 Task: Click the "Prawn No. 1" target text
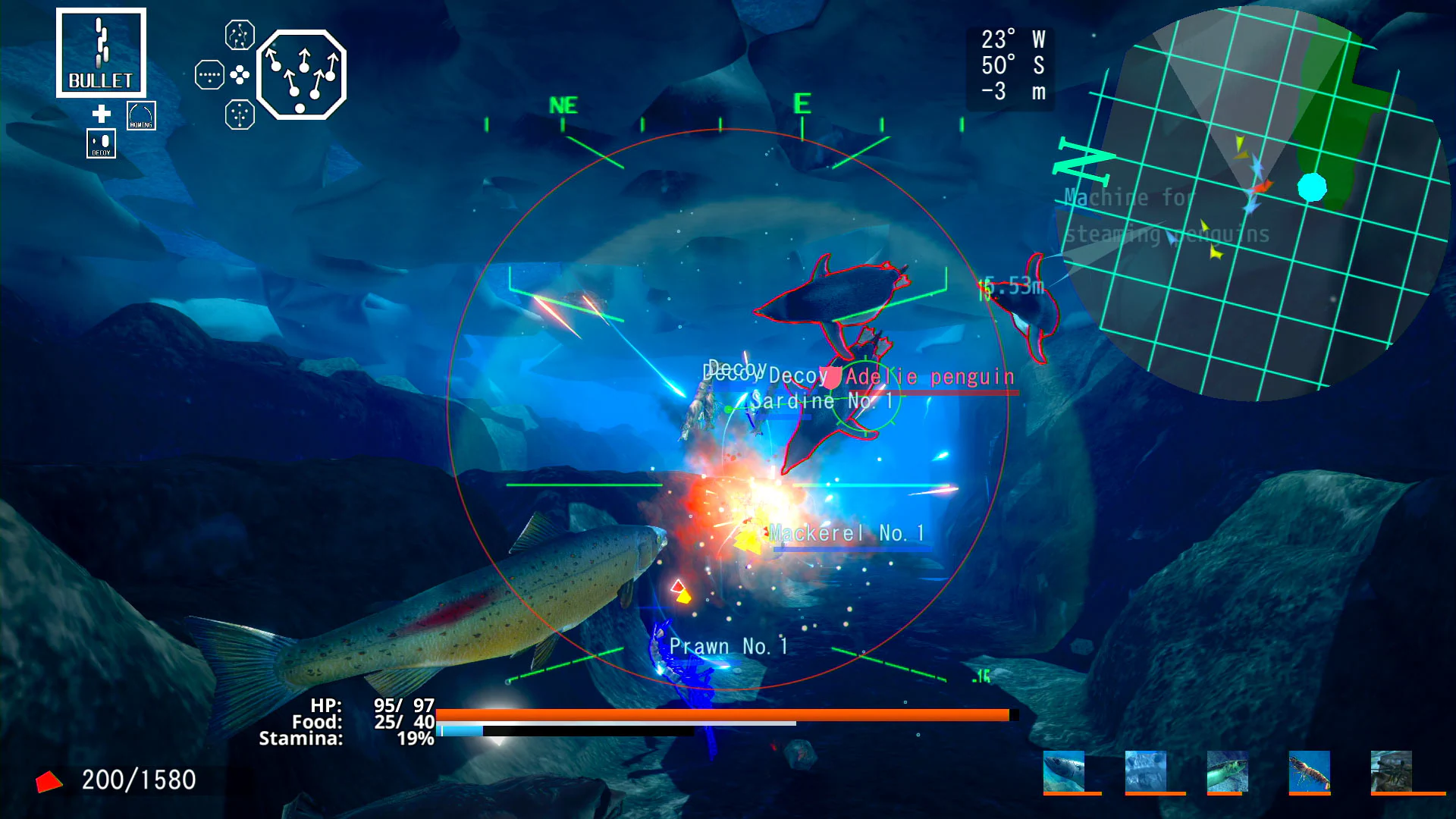coord(730,645)
